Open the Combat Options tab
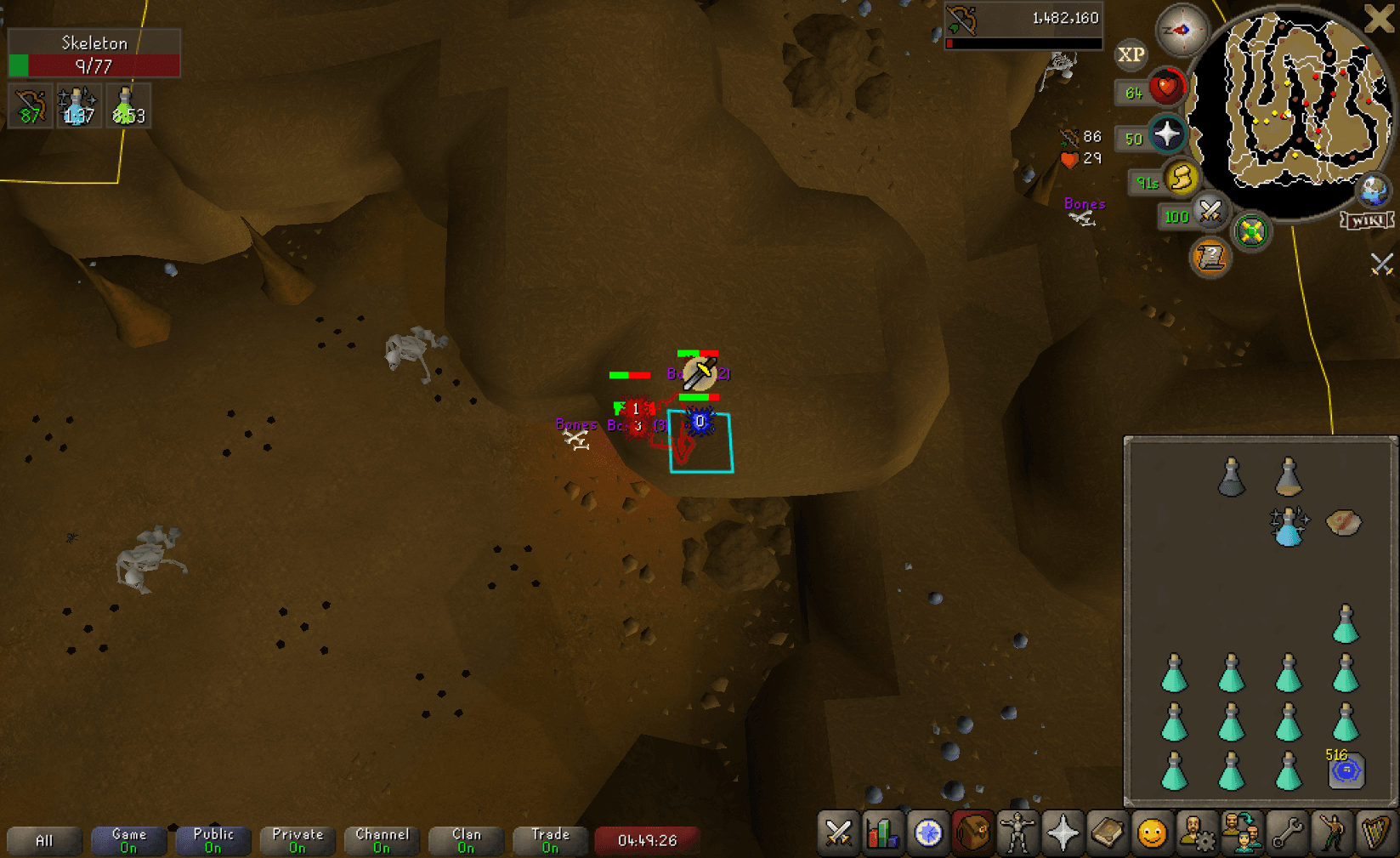 [839, 833]
